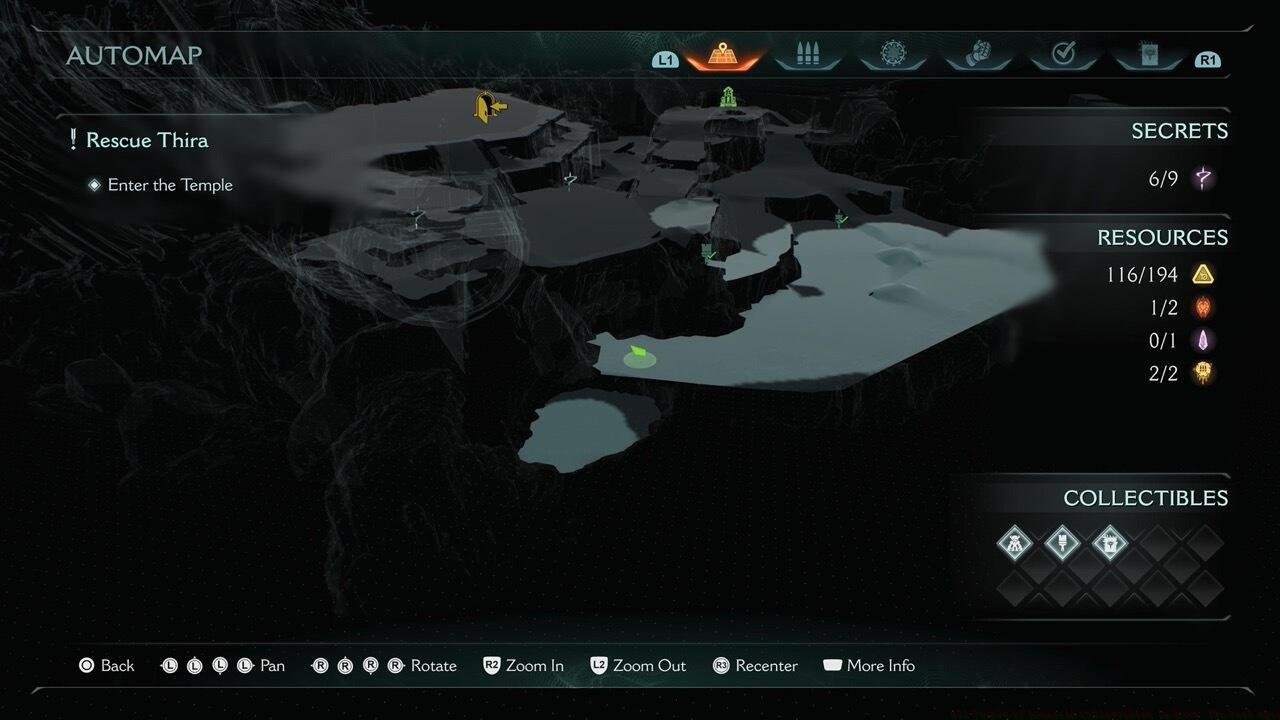Click the Rescue Thira objective tracker
This screenshot has width=1280, height=720.
pos(147,140)
